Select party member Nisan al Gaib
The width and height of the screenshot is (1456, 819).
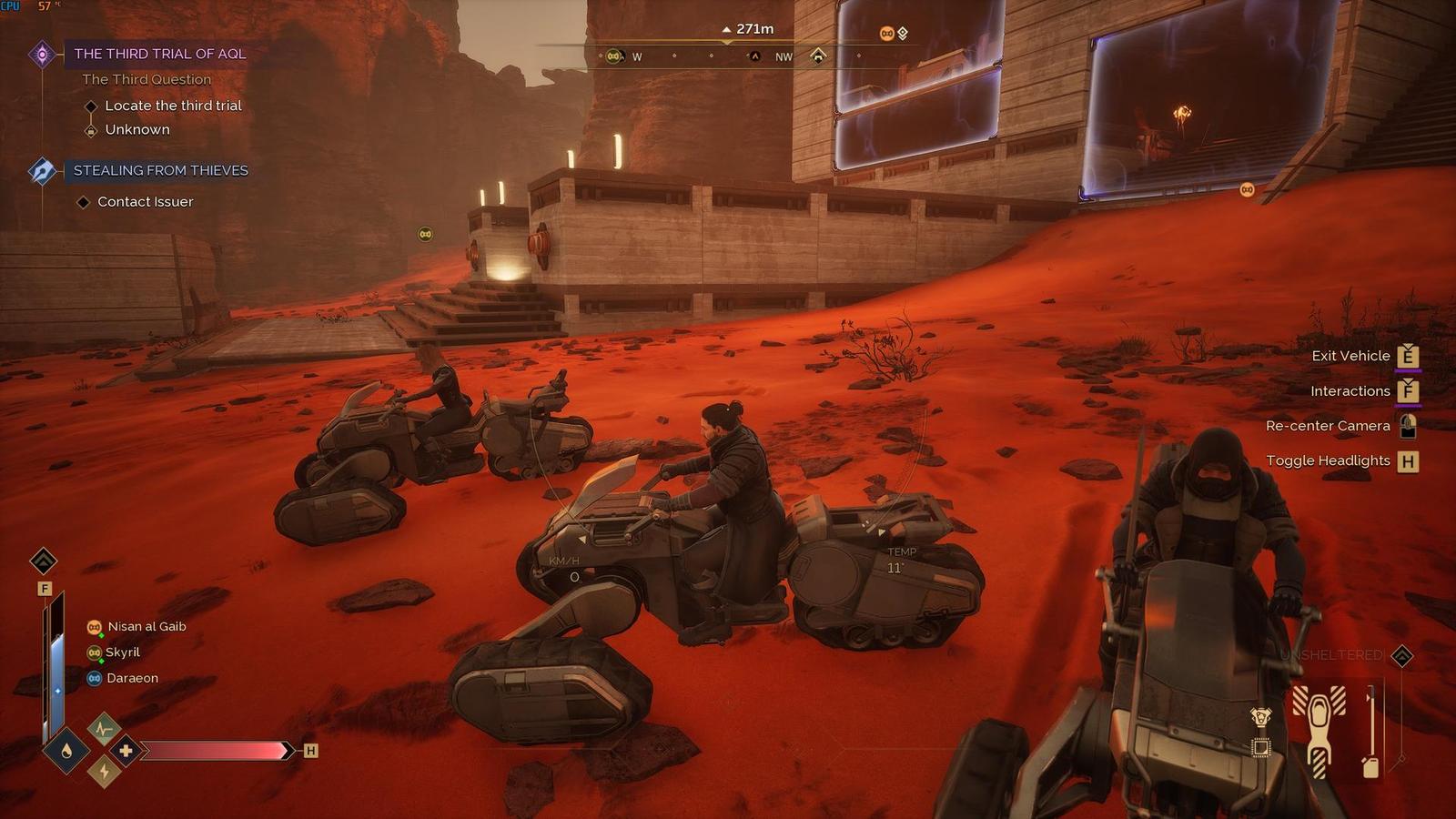(x=147, y=627)
